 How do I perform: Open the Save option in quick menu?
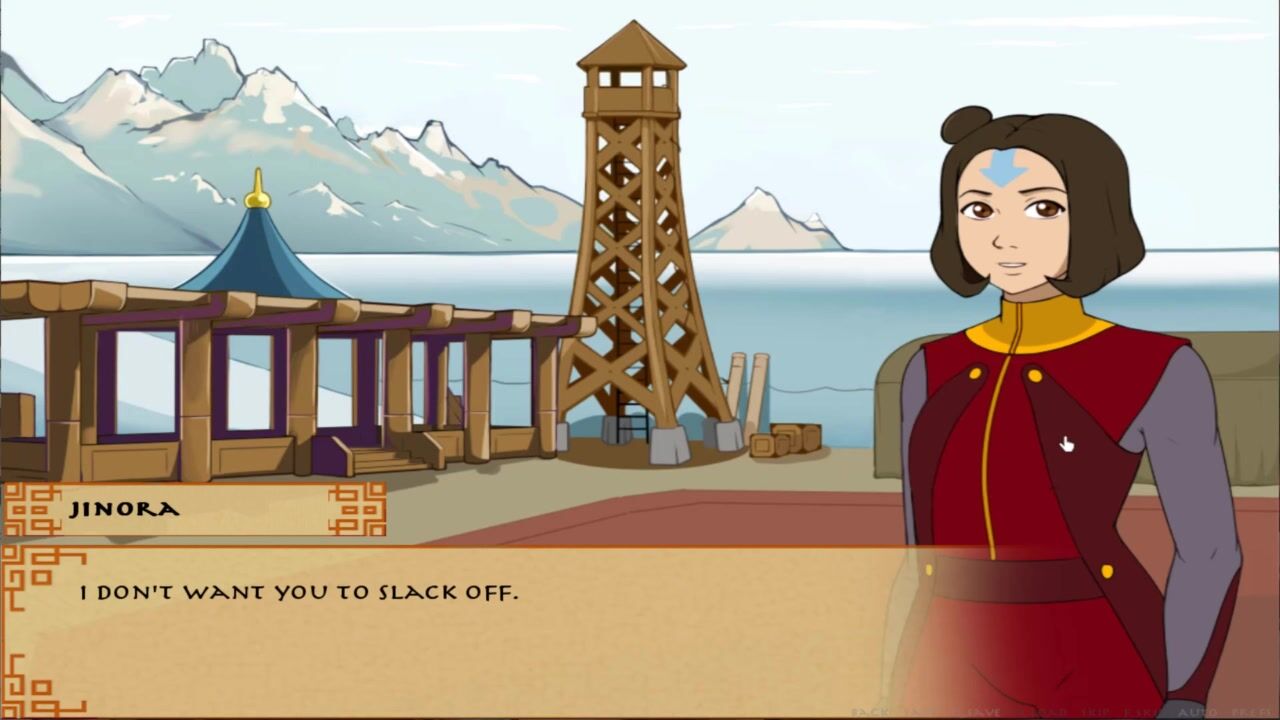point(985,712)
